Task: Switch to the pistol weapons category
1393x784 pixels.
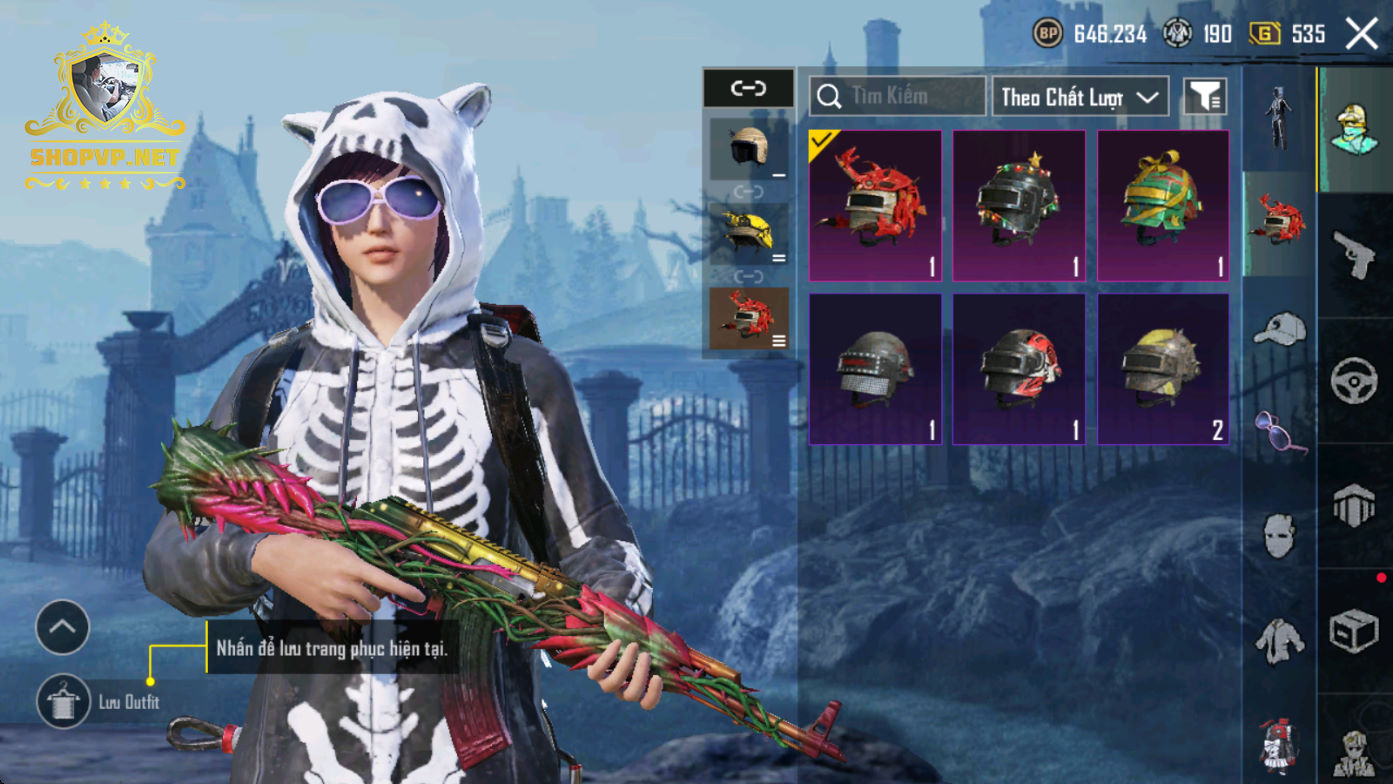Action: [x=1355, y=254]
